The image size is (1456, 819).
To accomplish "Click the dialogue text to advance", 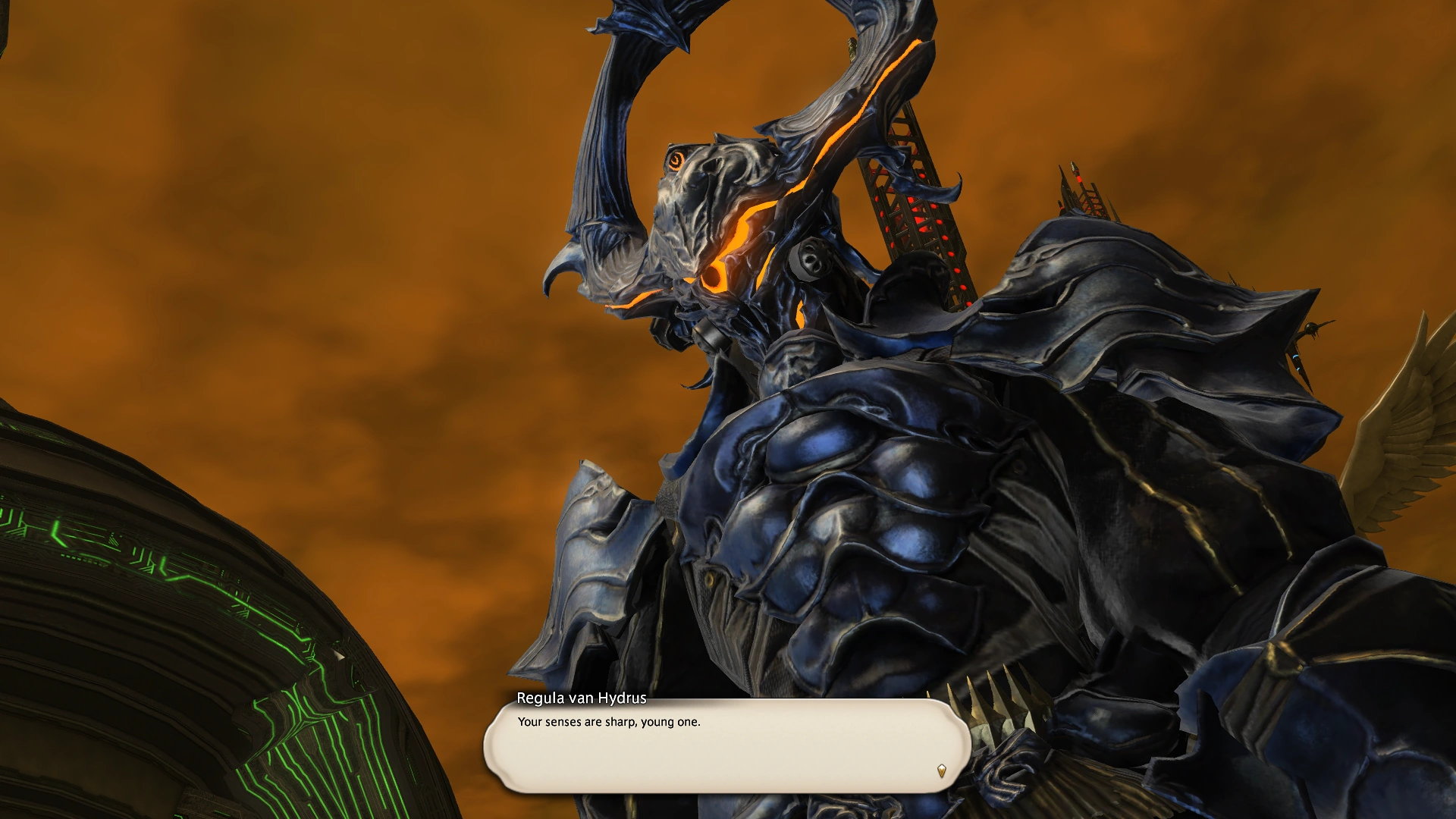I will [x=609, y=722].
